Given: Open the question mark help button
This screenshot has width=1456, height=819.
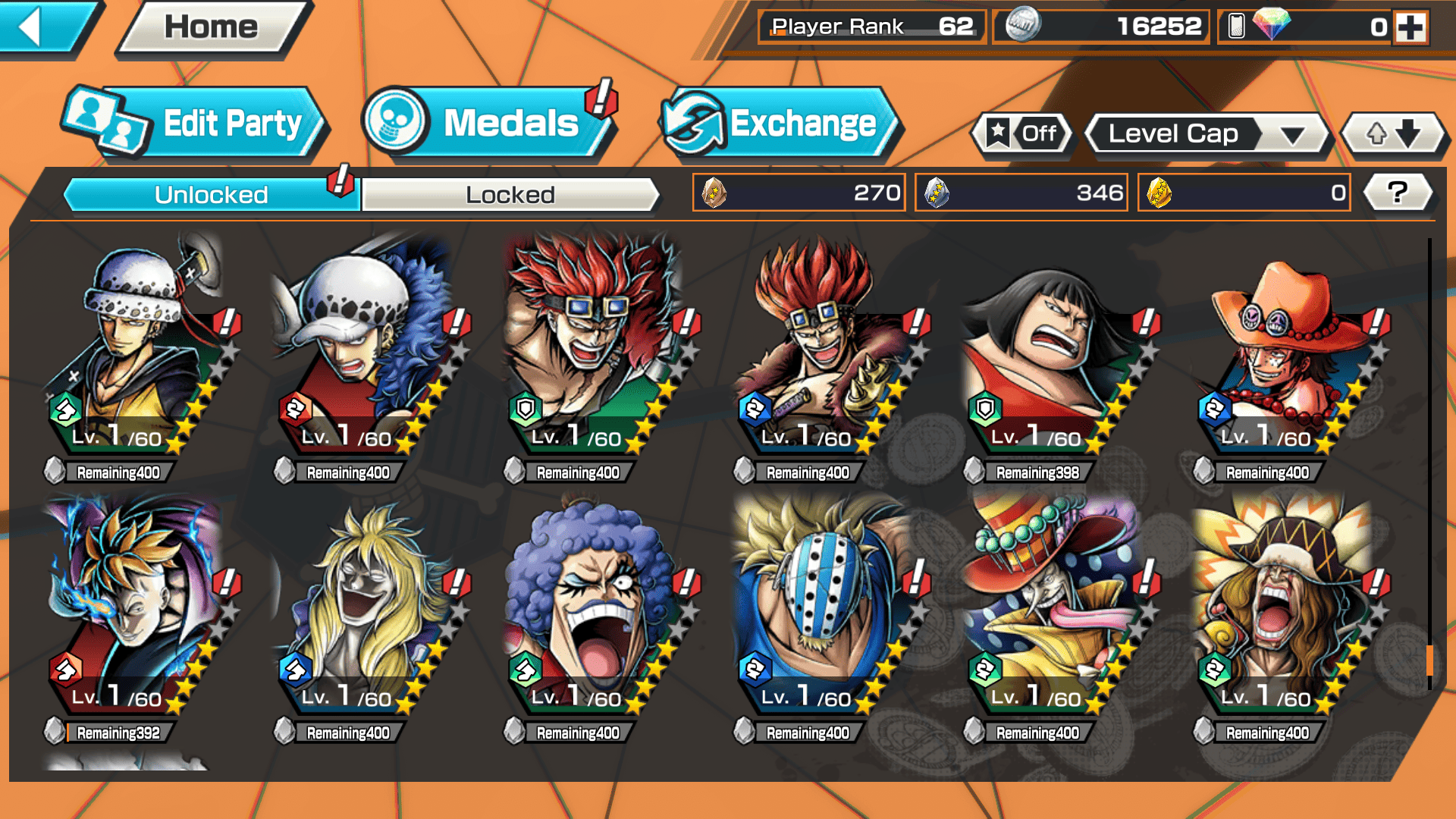Looking at the screenshot, I should [1397, 193].
